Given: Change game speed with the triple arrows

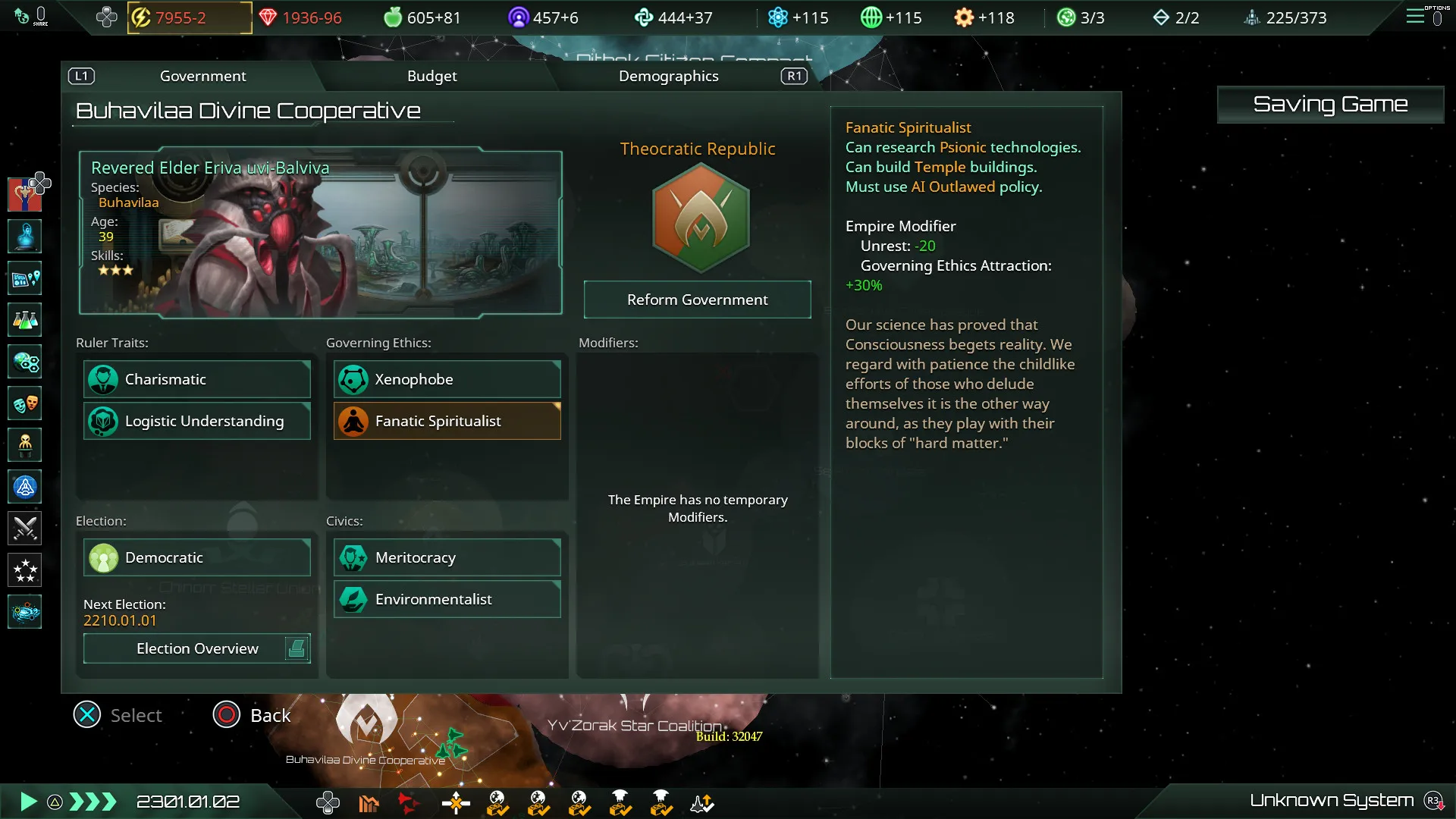Looking at the screenshot, I should (93, 802).
